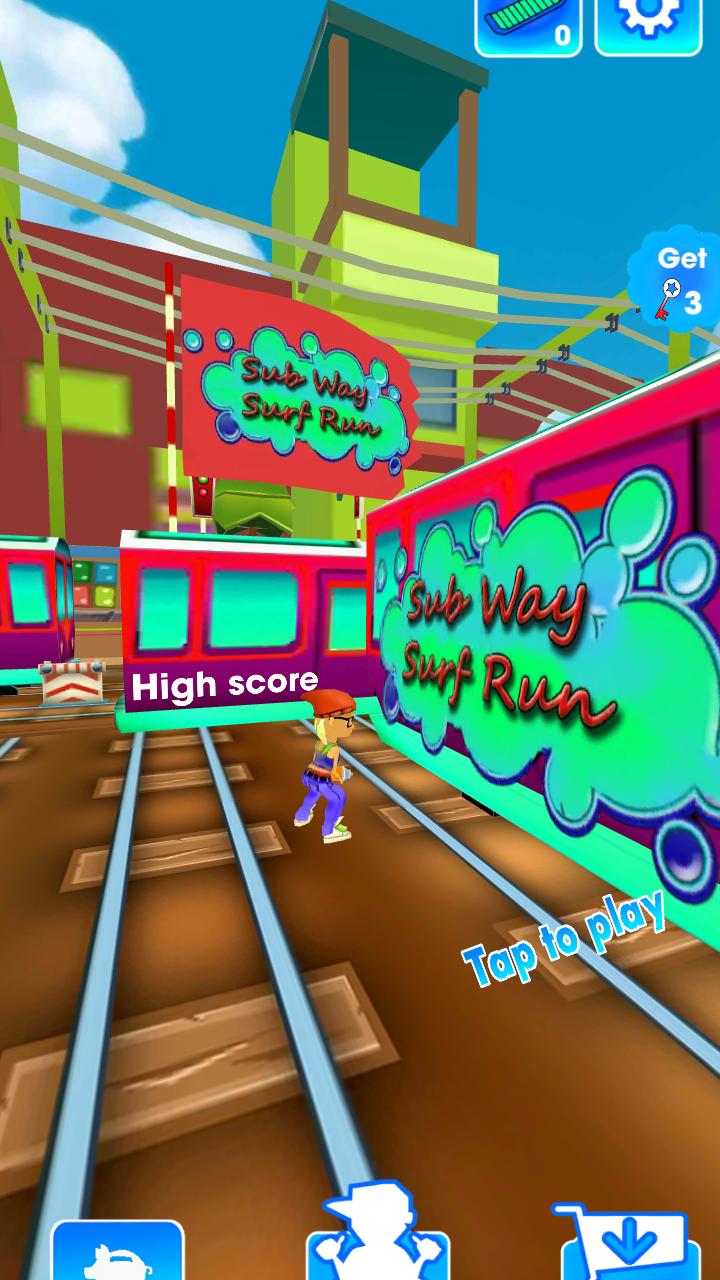This screenshot has width=720, height=1280.
Task: Open the piggy bank button
Action: [x=117, y=1252]
